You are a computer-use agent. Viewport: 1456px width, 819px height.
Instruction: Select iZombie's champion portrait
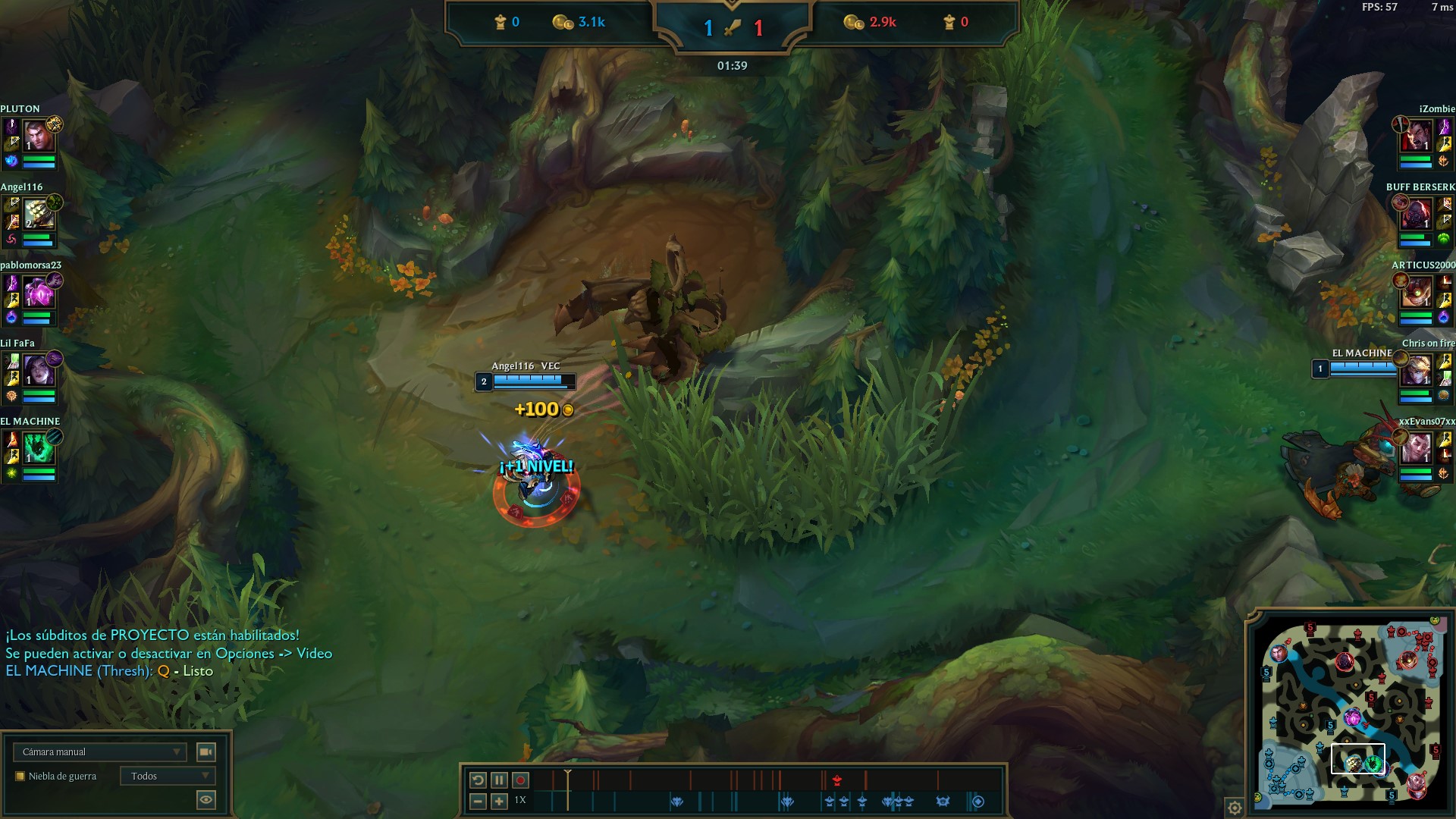(x=1416, y=137)
